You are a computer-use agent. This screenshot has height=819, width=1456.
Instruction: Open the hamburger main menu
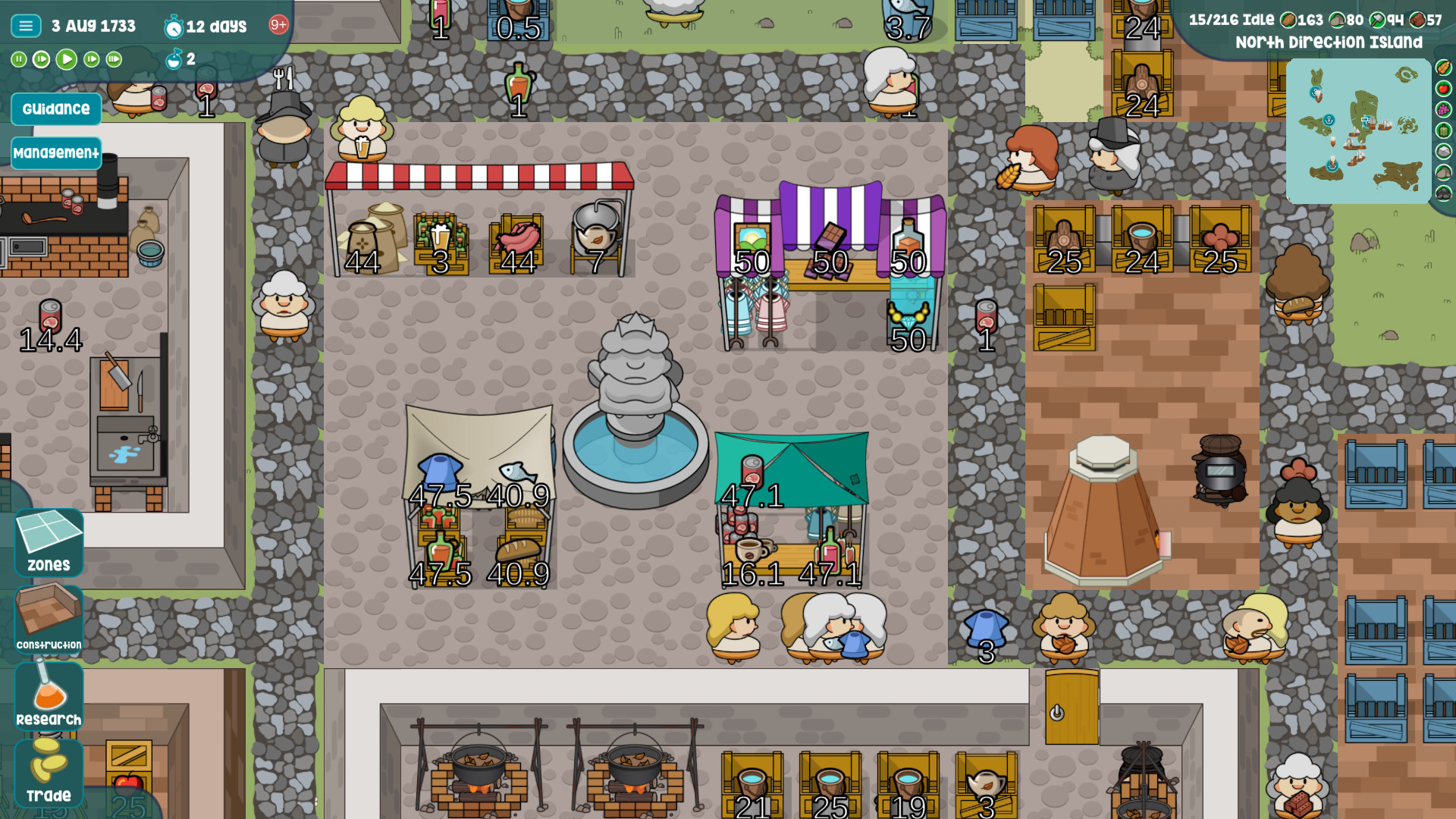click(25, 25)
